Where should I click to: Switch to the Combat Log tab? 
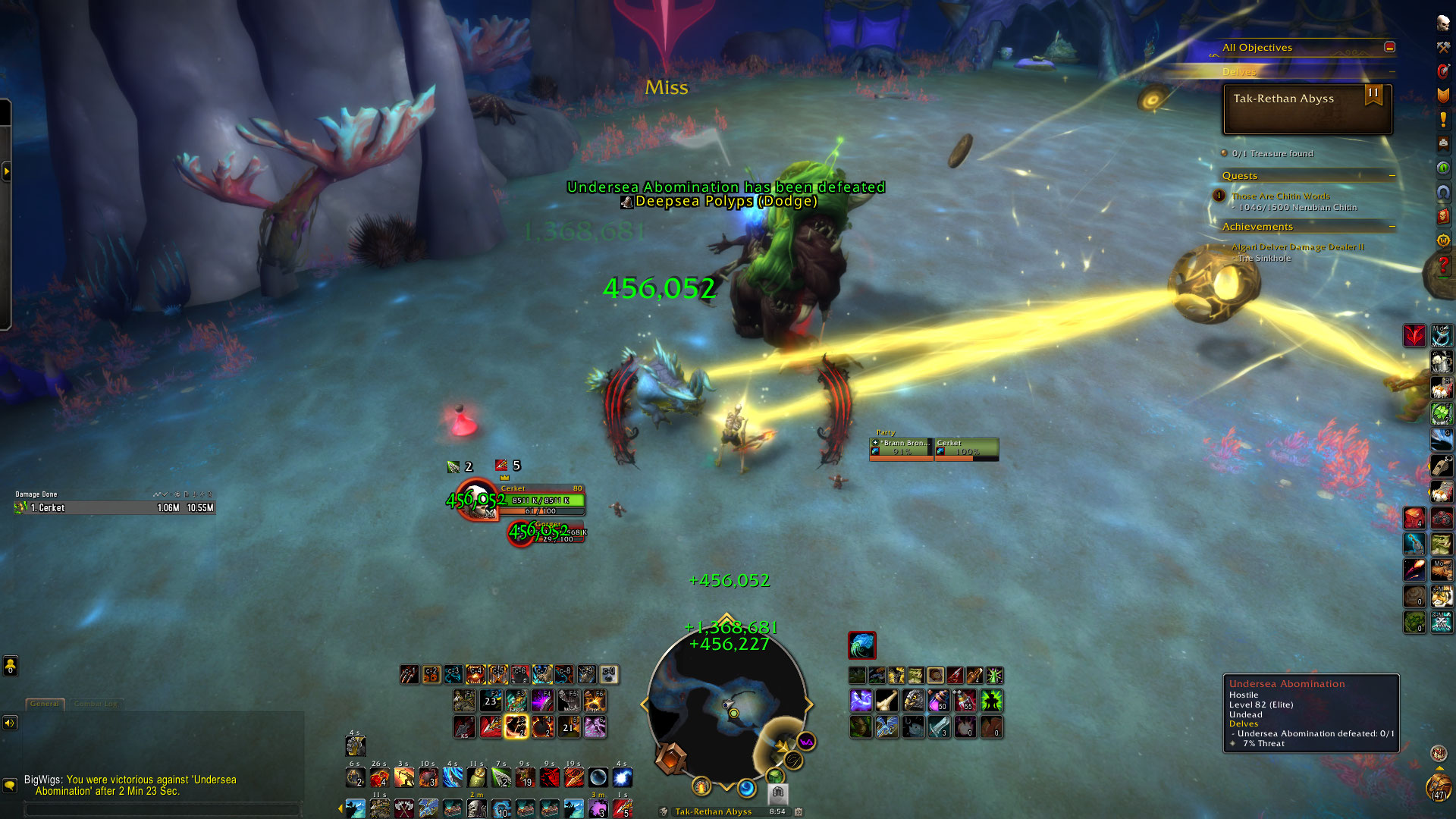pos(96,704)
